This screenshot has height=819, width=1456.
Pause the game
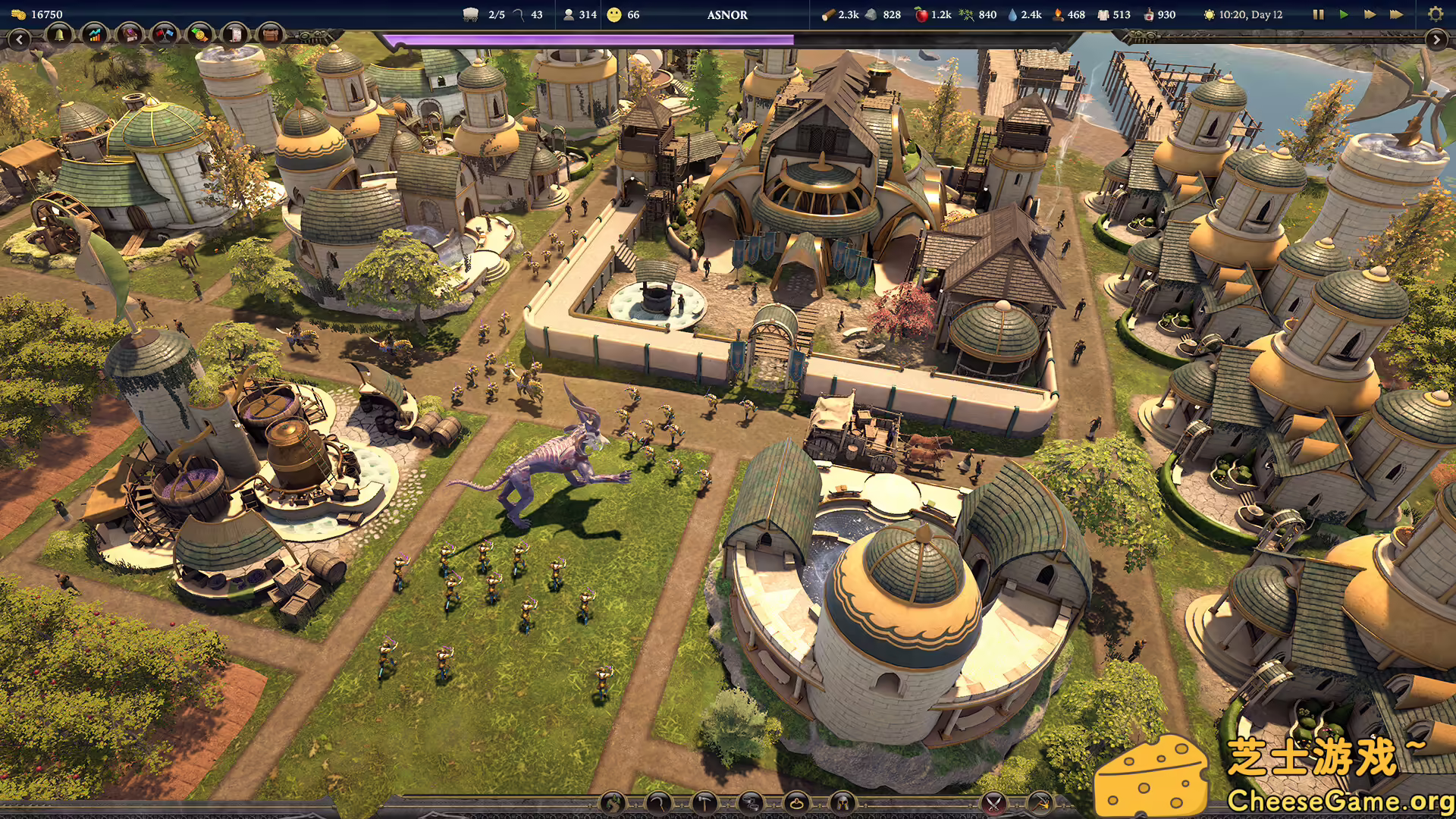coord(1318,14)
